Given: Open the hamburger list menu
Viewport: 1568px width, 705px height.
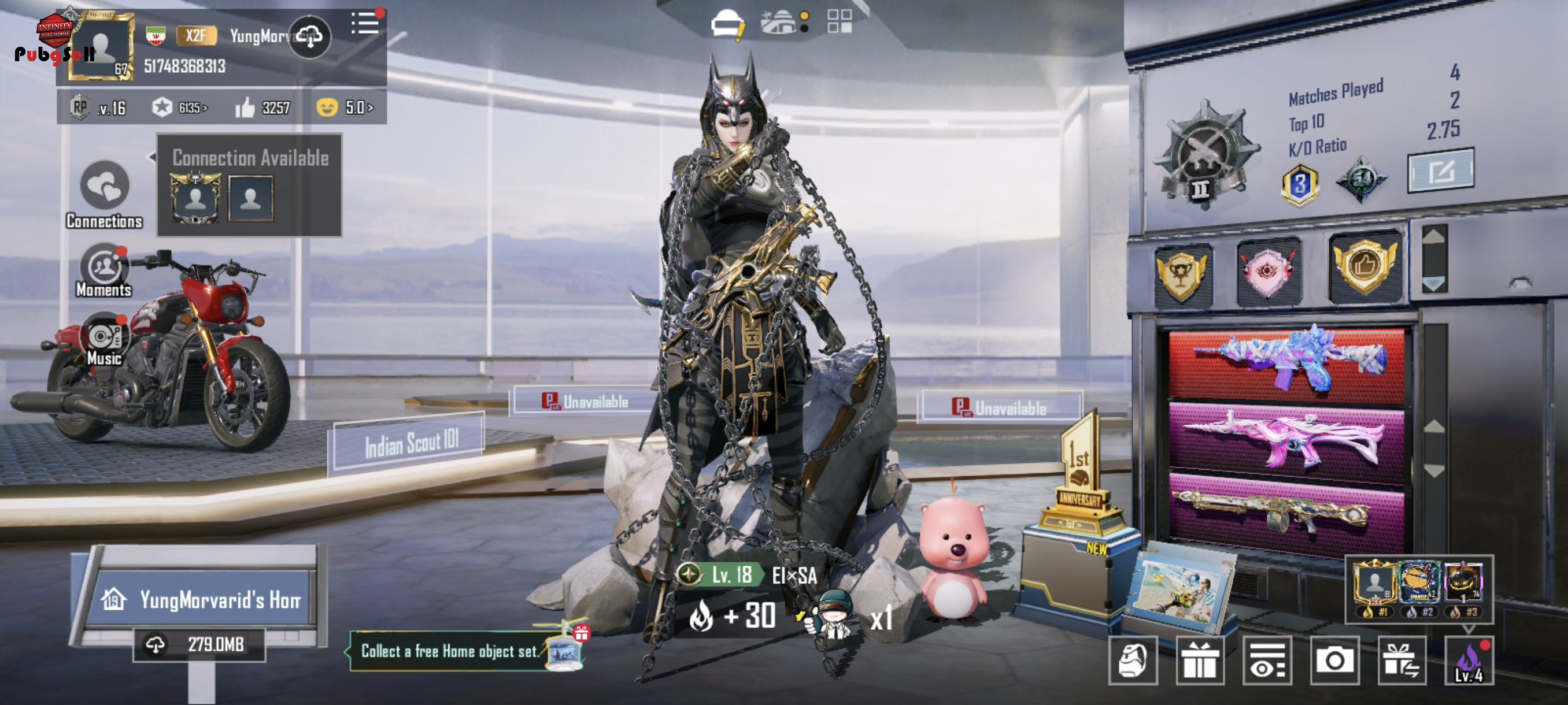Looking at the screenshot, I should point(365,24).
